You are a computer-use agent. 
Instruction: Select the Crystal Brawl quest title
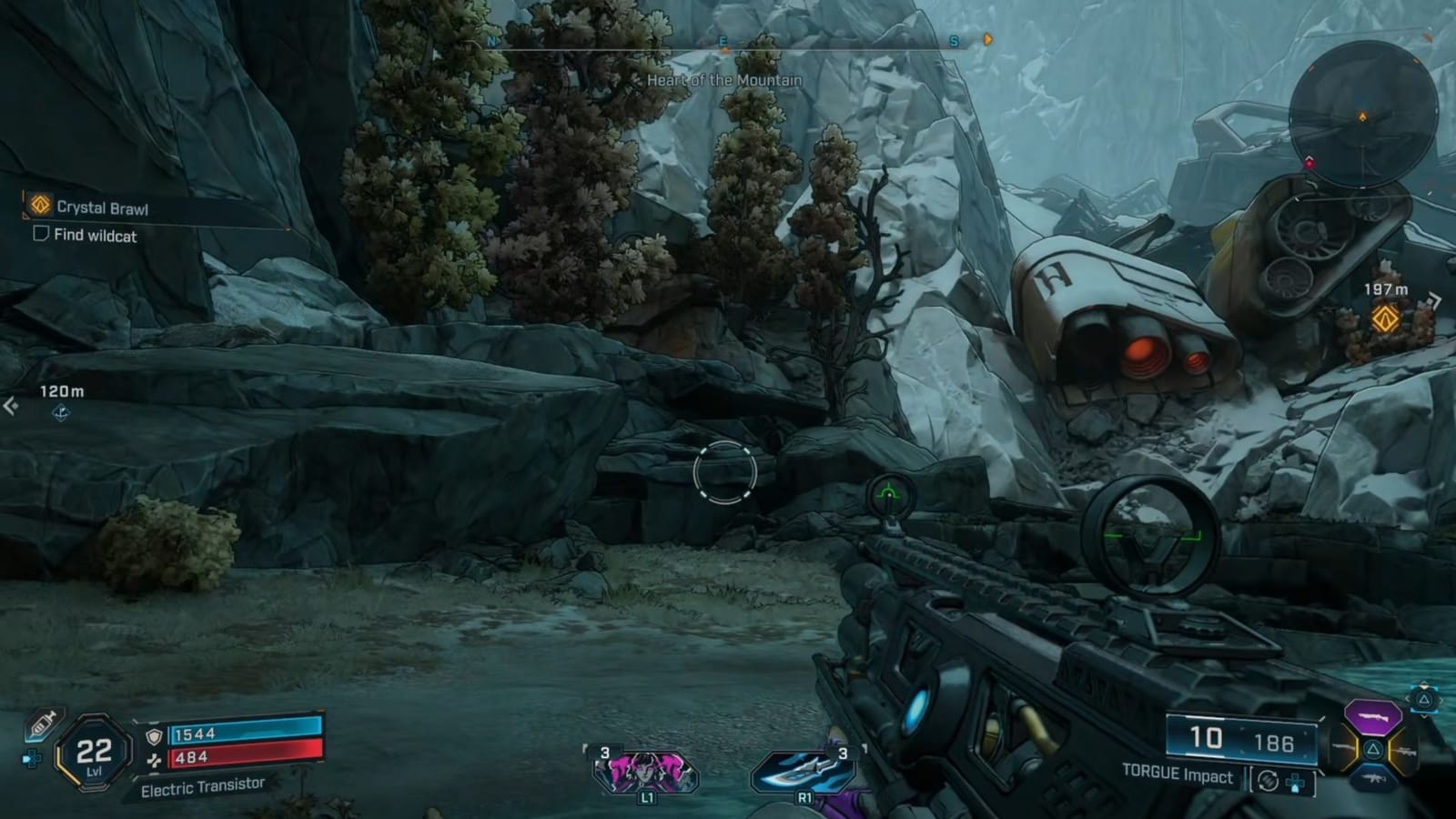[x=102, y=207]
